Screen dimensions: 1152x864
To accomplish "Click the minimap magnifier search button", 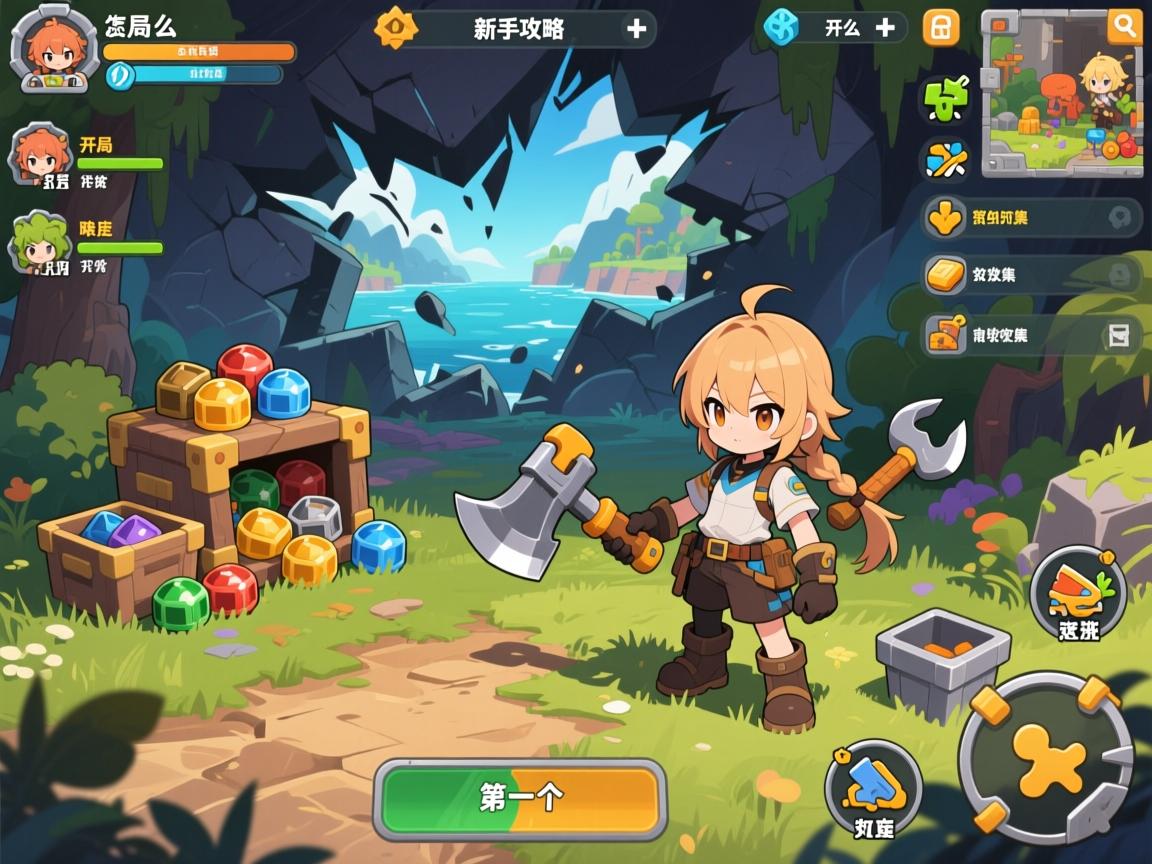I will coord(1124,27).
